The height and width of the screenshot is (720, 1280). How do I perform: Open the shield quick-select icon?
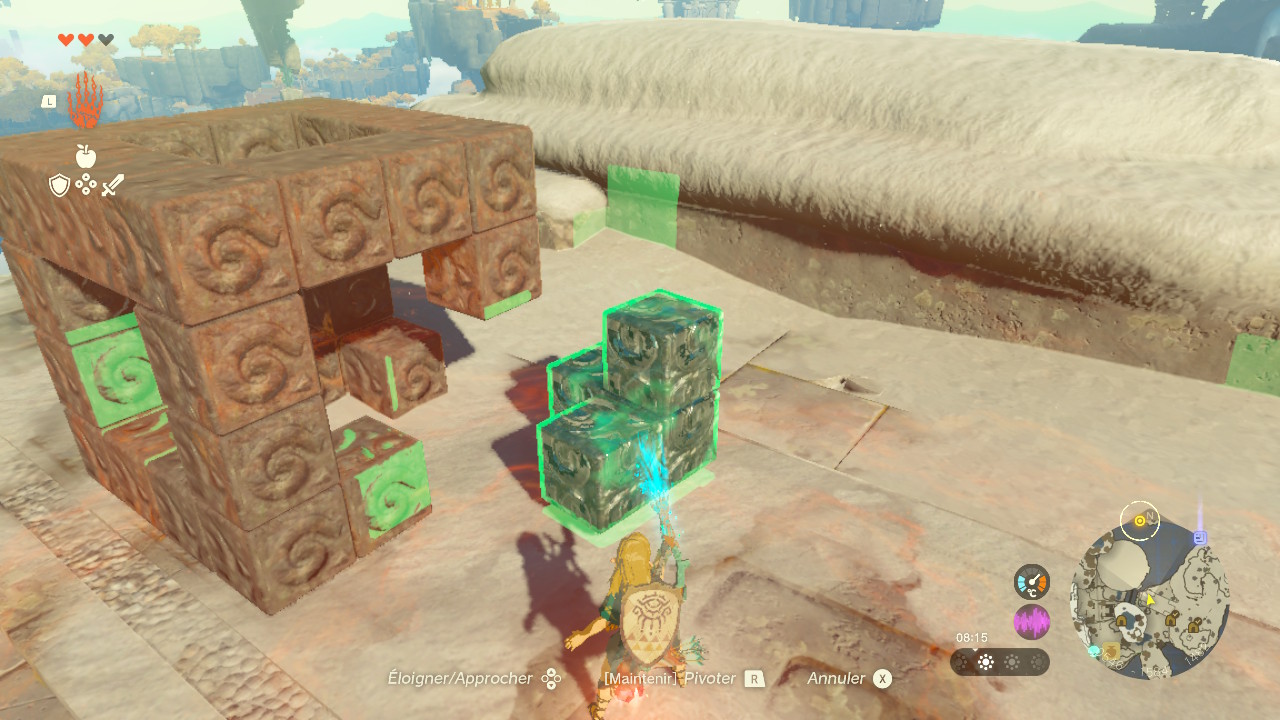pos(59,185)
